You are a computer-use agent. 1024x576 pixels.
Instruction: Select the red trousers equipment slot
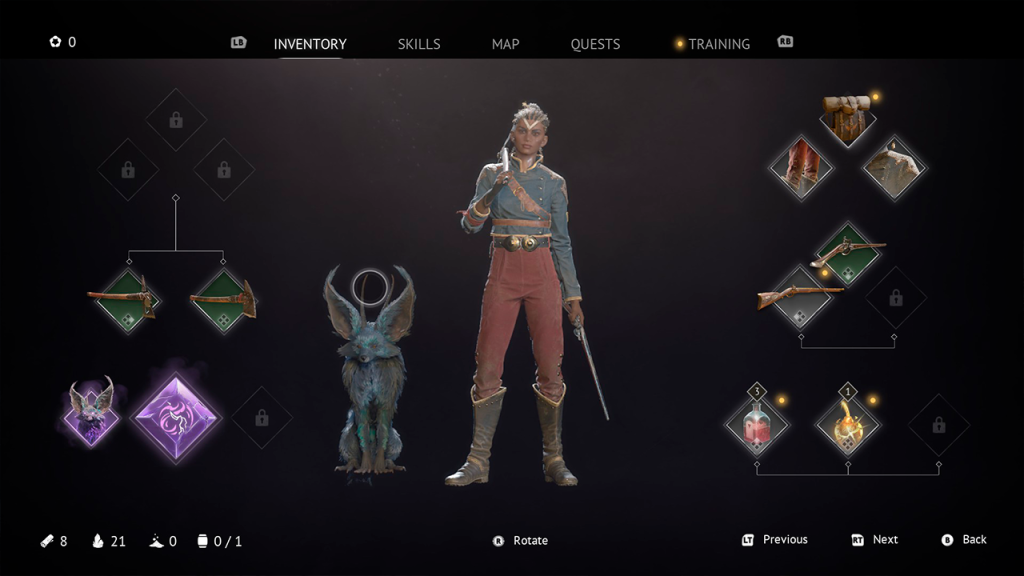pos(800,166)
